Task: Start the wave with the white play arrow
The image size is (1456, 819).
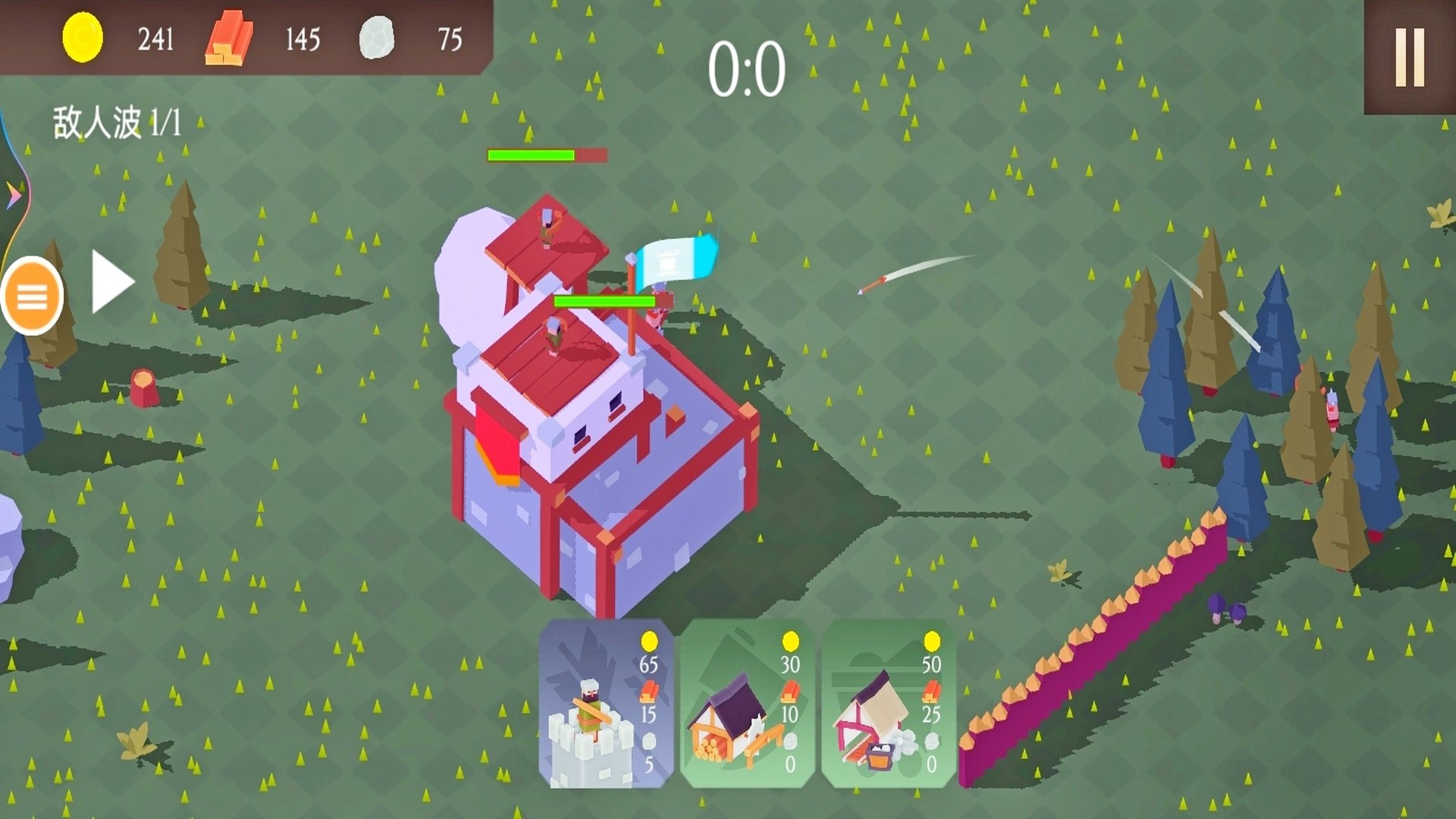Action: point(111,282)
